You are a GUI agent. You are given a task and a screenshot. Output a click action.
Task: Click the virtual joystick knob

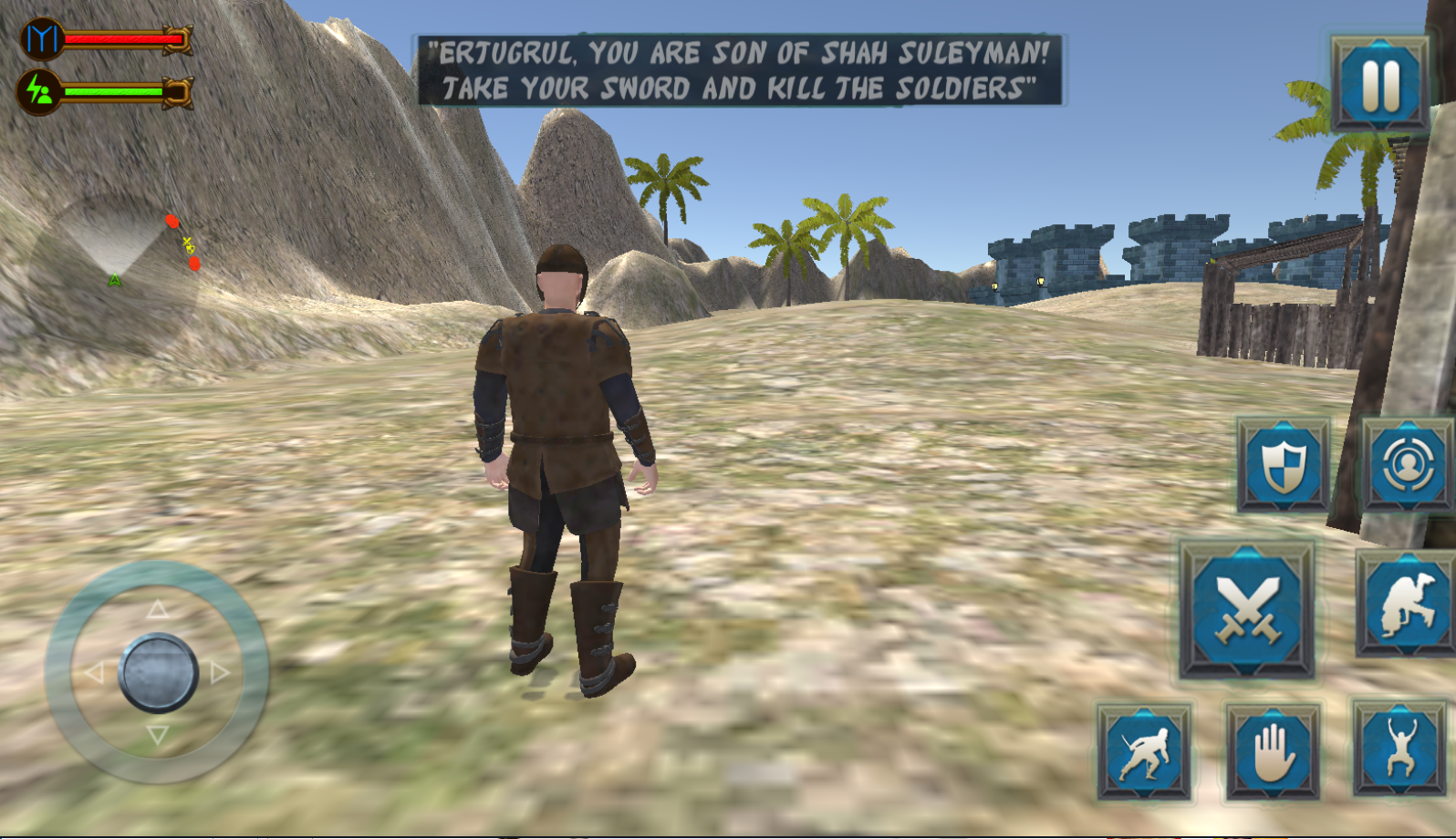click(158, 673)
